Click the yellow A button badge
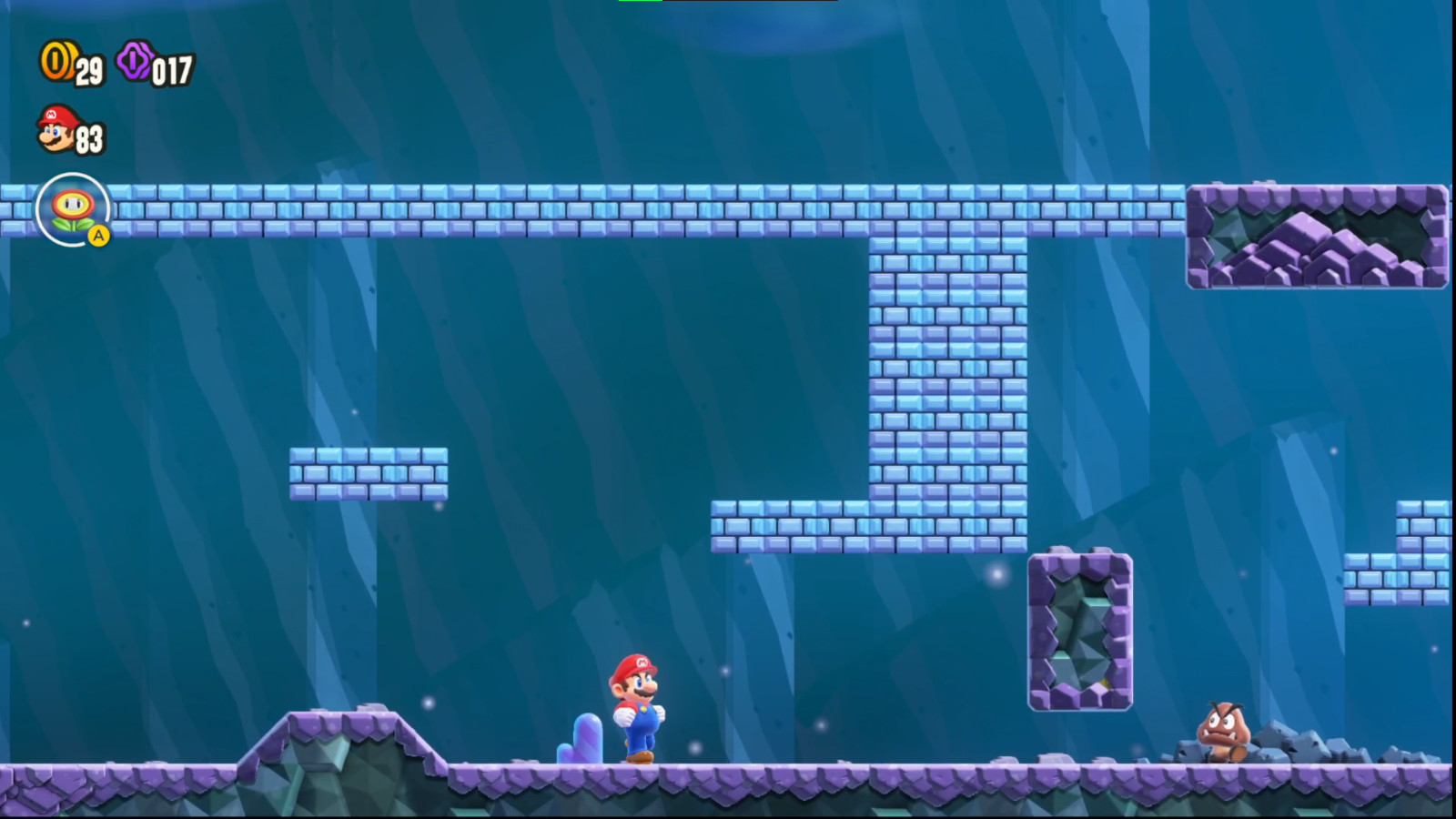The height and width of the screenshot is (819, 1456). [x=96, y=235]
